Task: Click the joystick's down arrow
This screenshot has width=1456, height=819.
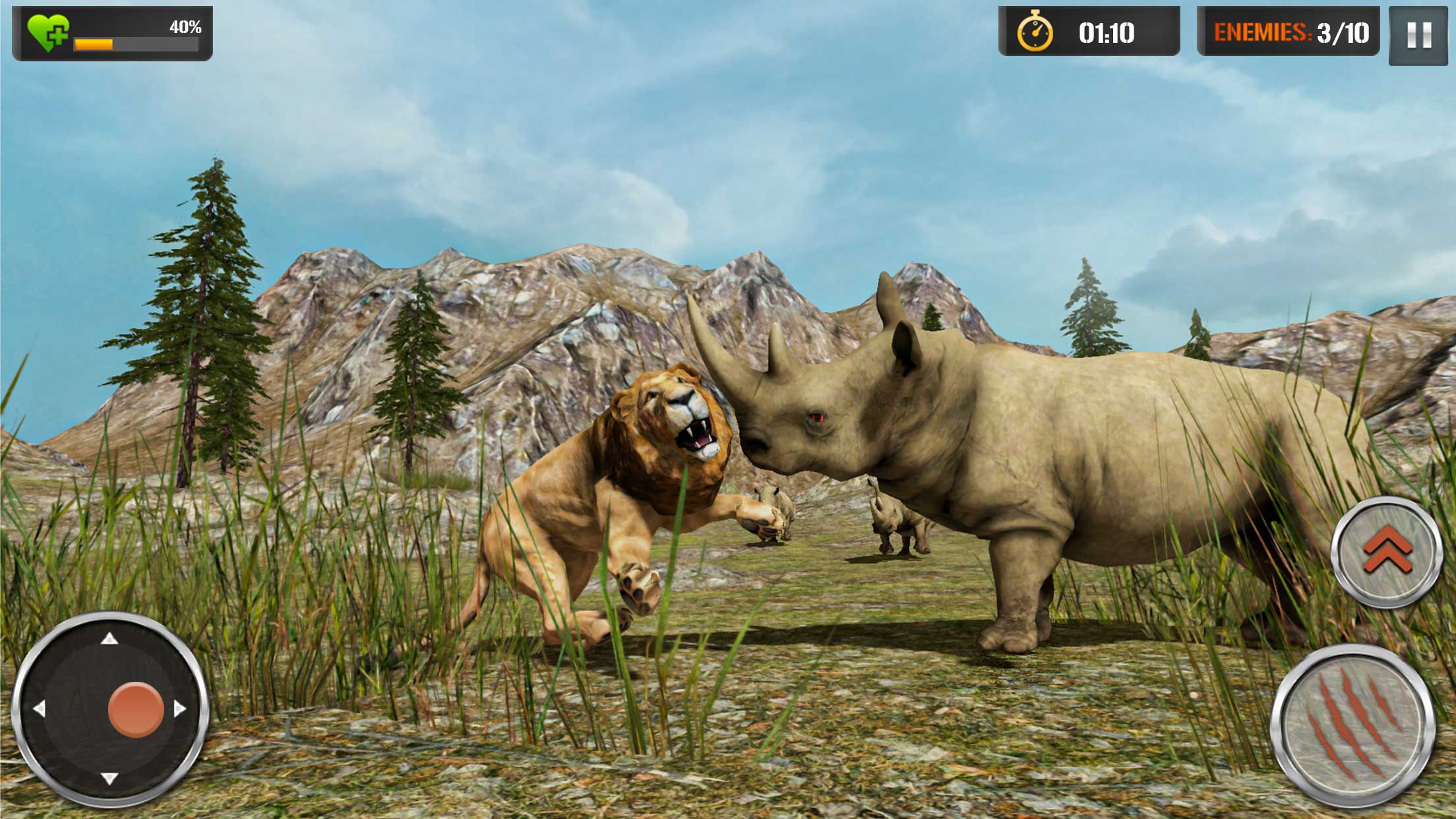Action: 109,779
